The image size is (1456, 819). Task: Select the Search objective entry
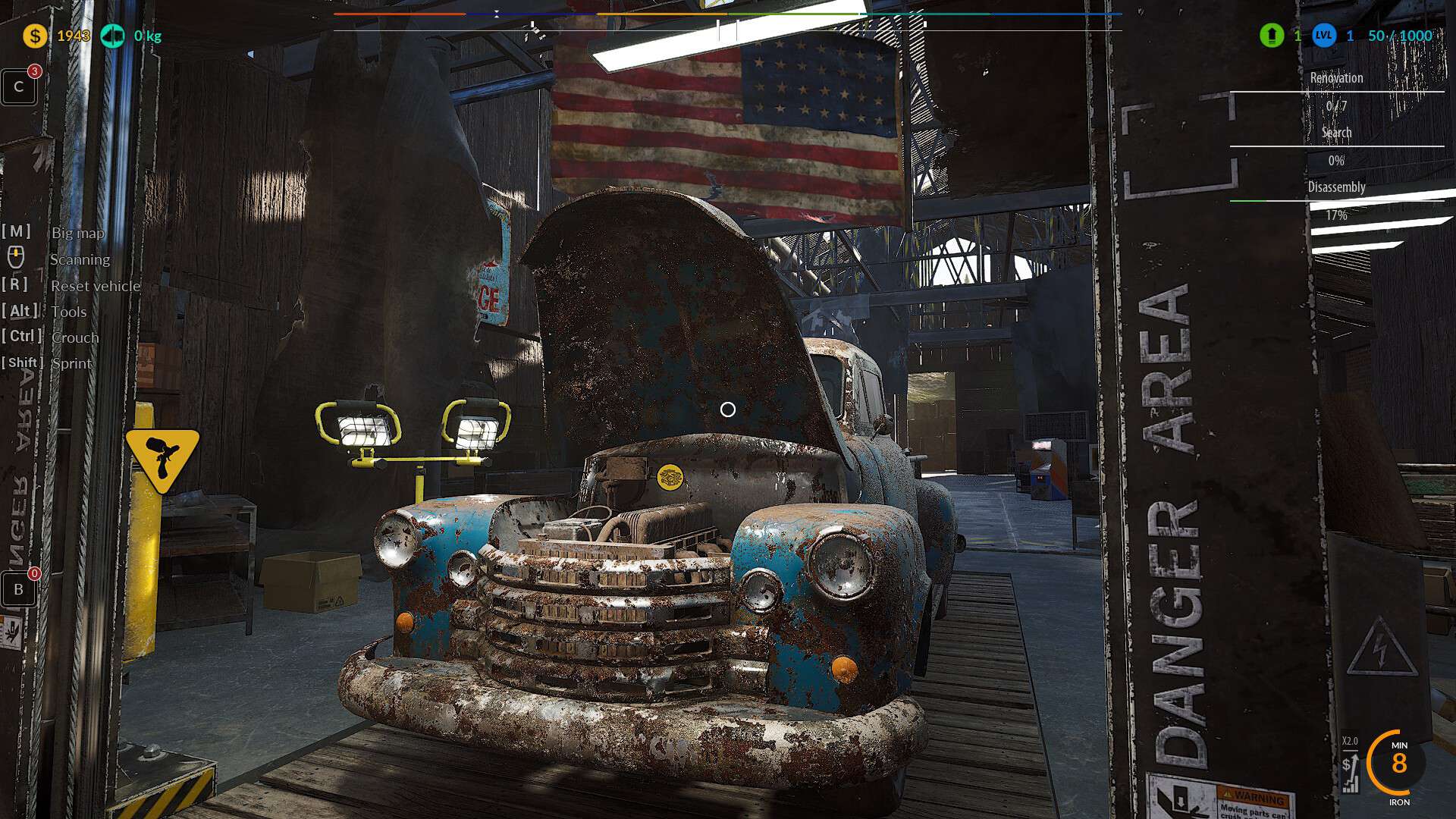[x=1336, y=133]
